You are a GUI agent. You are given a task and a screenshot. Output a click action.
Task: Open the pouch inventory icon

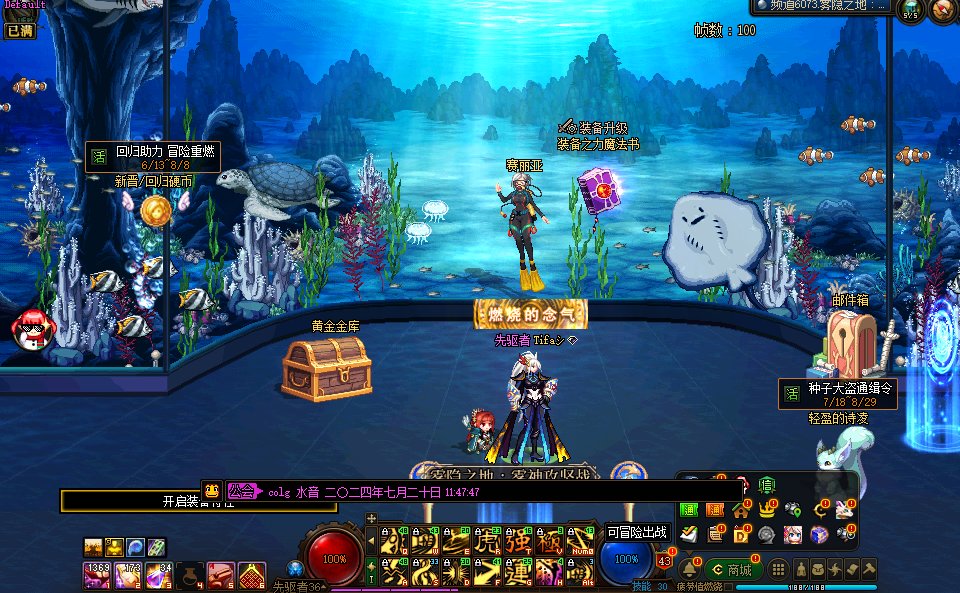pos(817,569)
